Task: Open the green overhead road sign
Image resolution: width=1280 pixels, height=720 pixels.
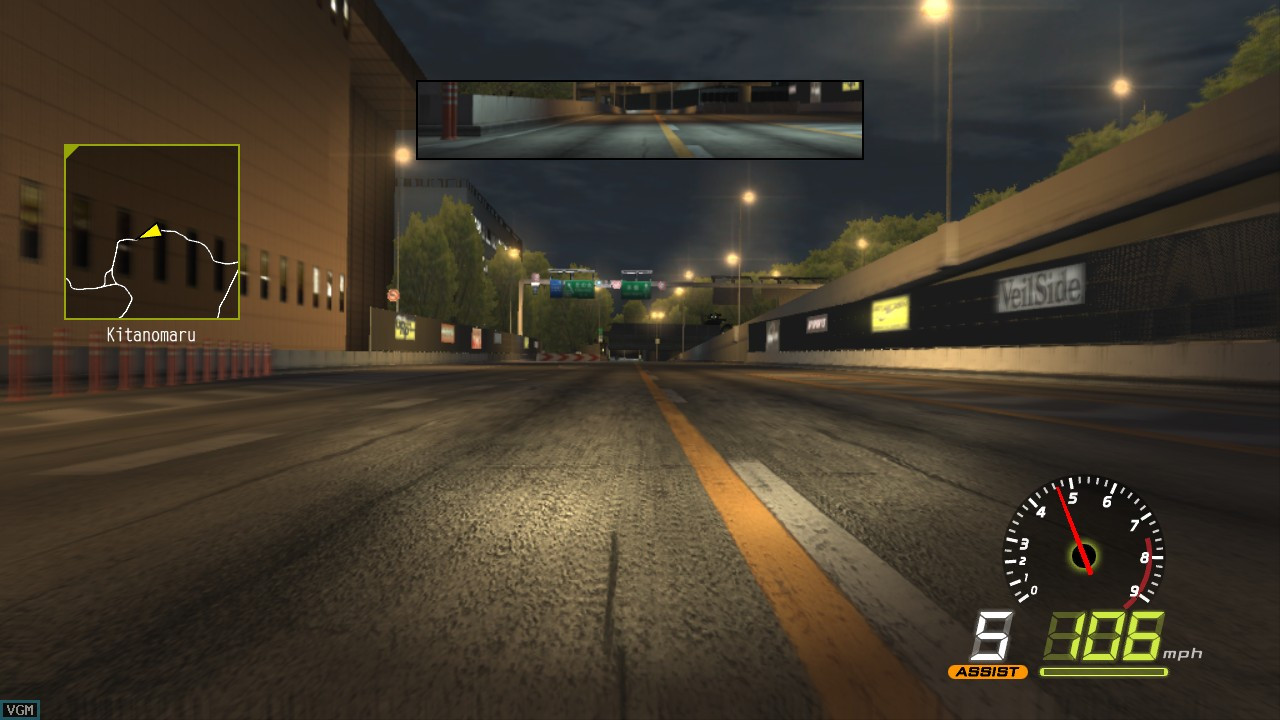Action: (582, 290)
